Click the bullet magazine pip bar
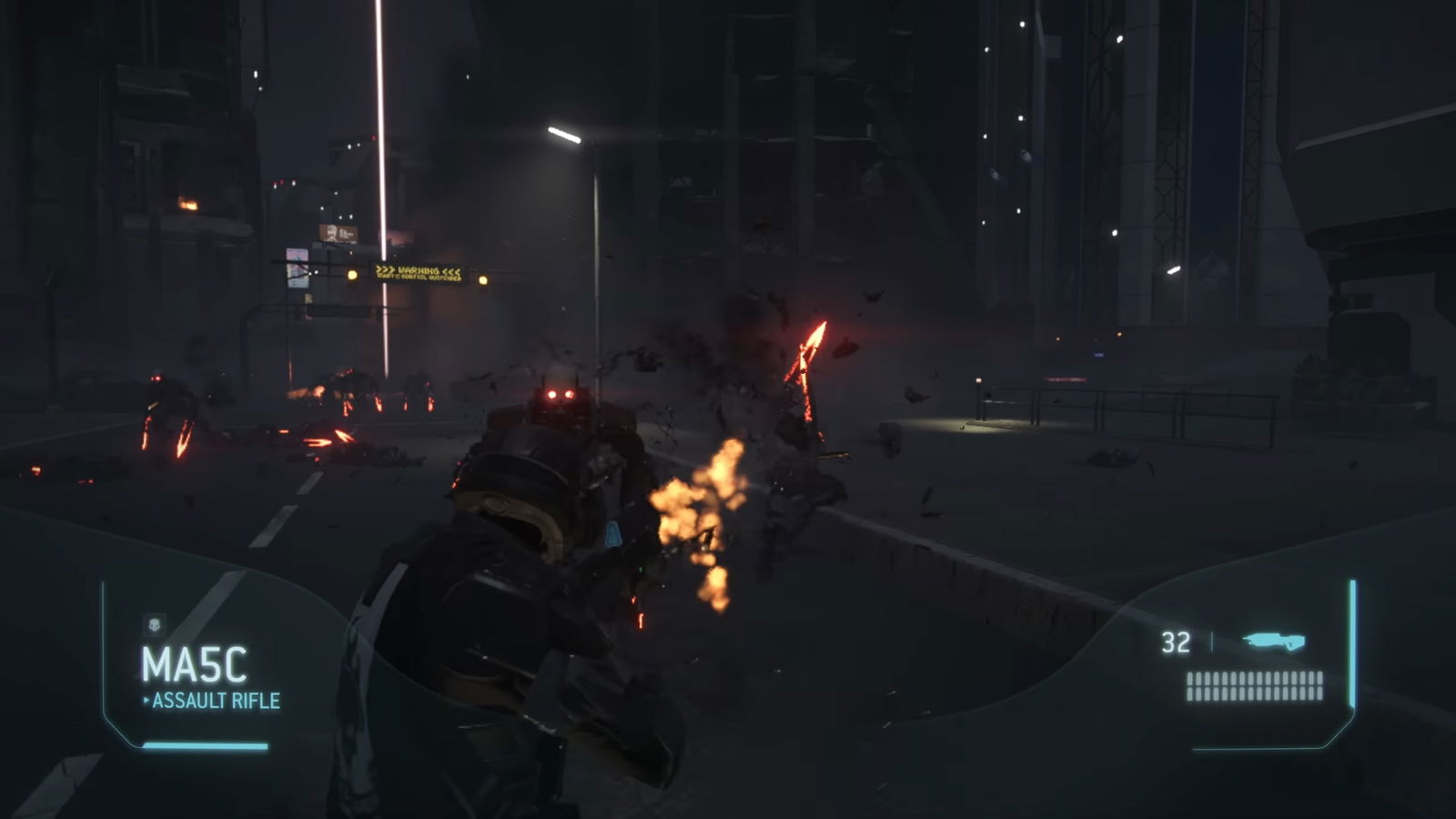This screenshot has height=819, width=1456. (1253, 686)
